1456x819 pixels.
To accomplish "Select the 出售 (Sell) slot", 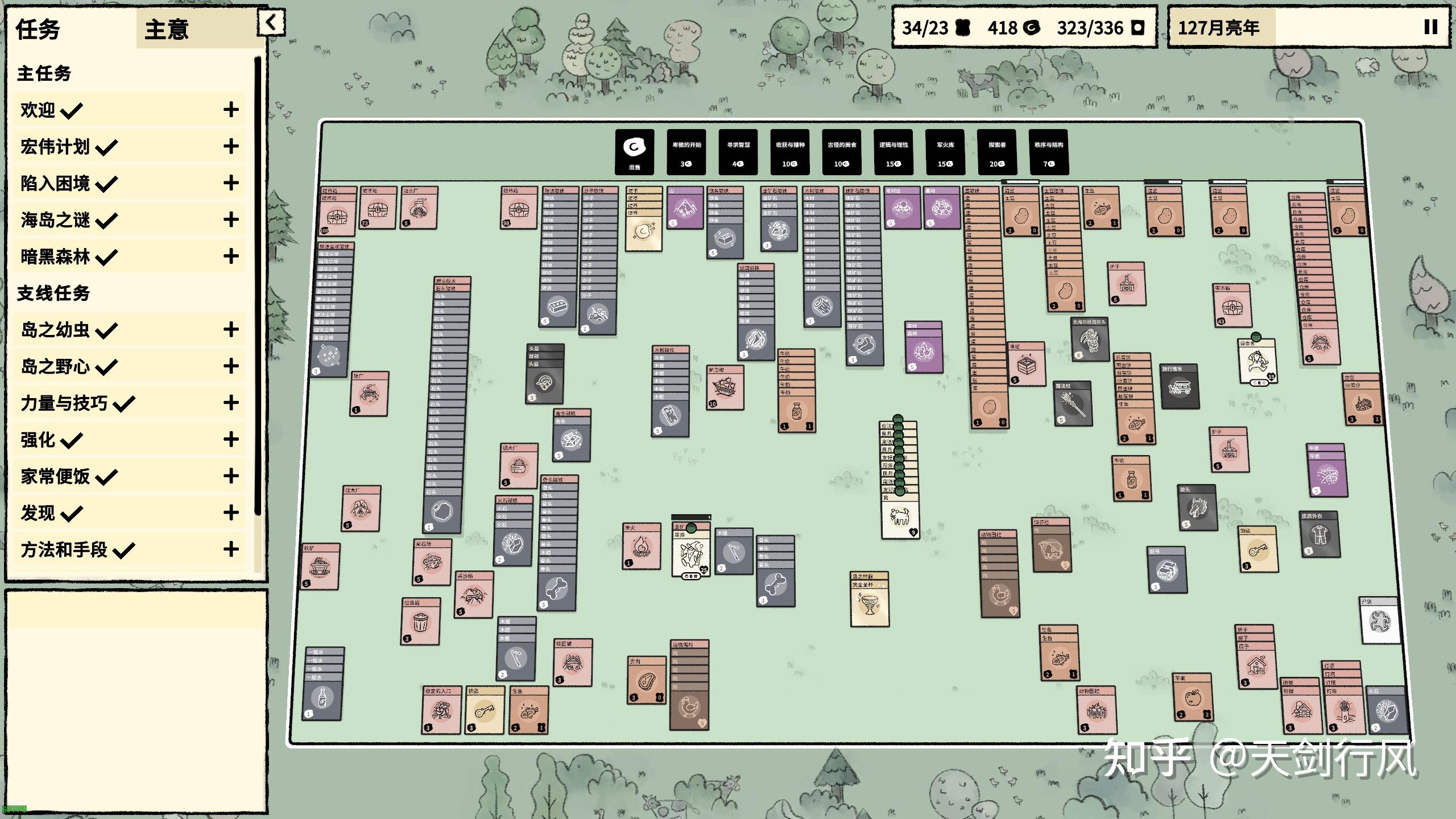I will pos(634,152).
